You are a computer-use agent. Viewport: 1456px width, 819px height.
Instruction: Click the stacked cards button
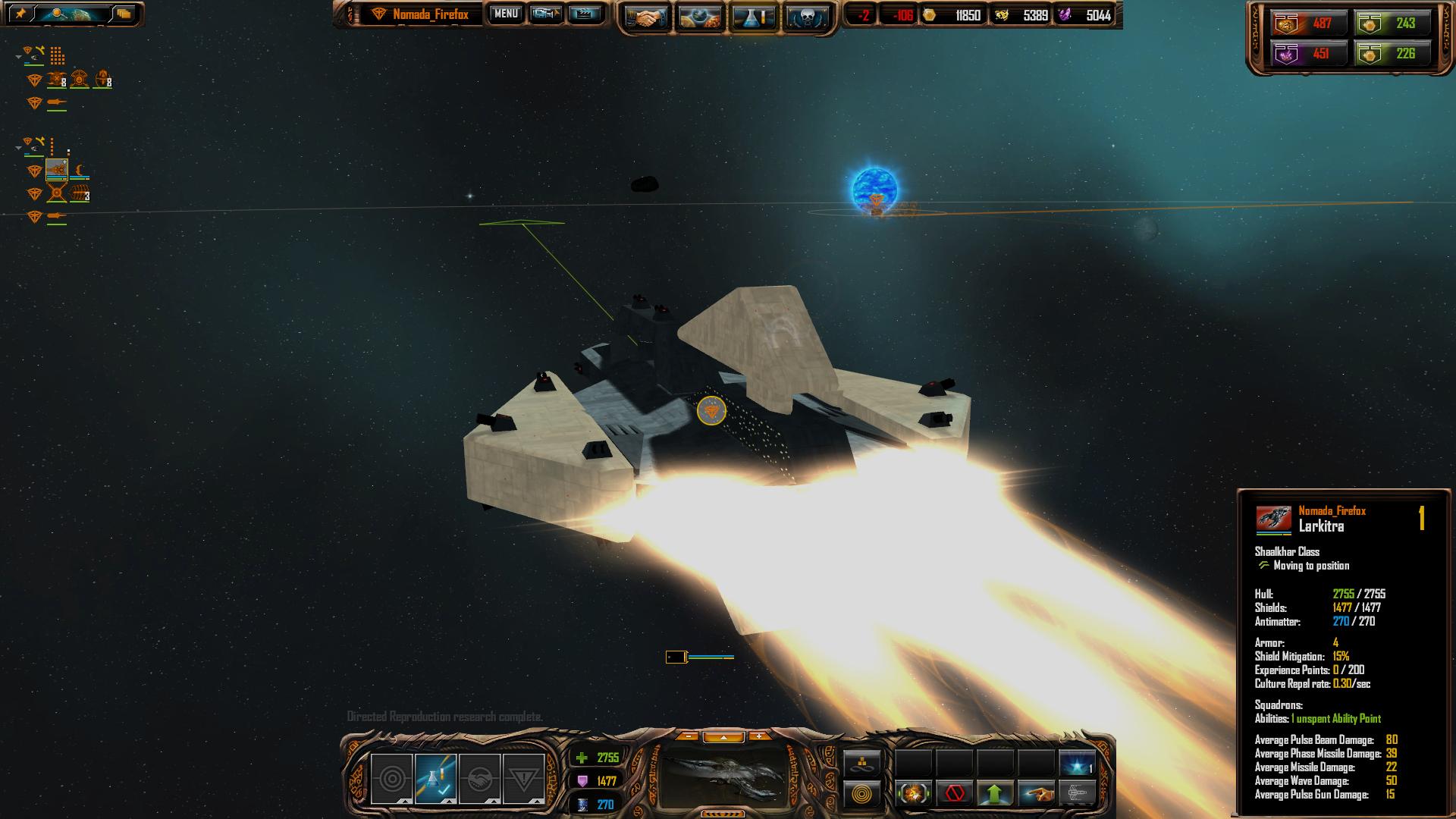124,14
